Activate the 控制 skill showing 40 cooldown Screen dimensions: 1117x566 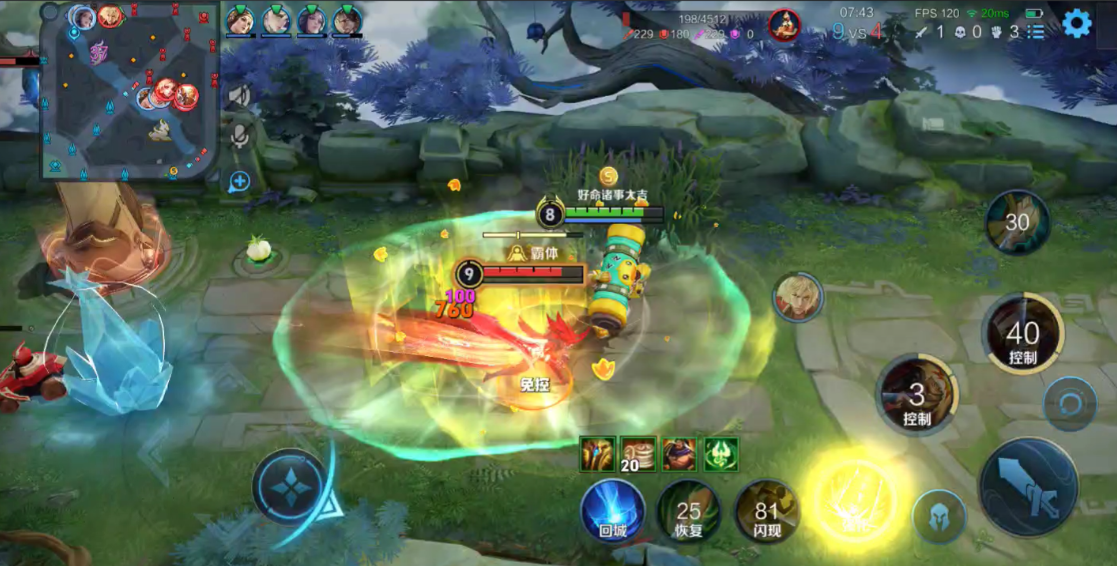(x=1022, y=335)
